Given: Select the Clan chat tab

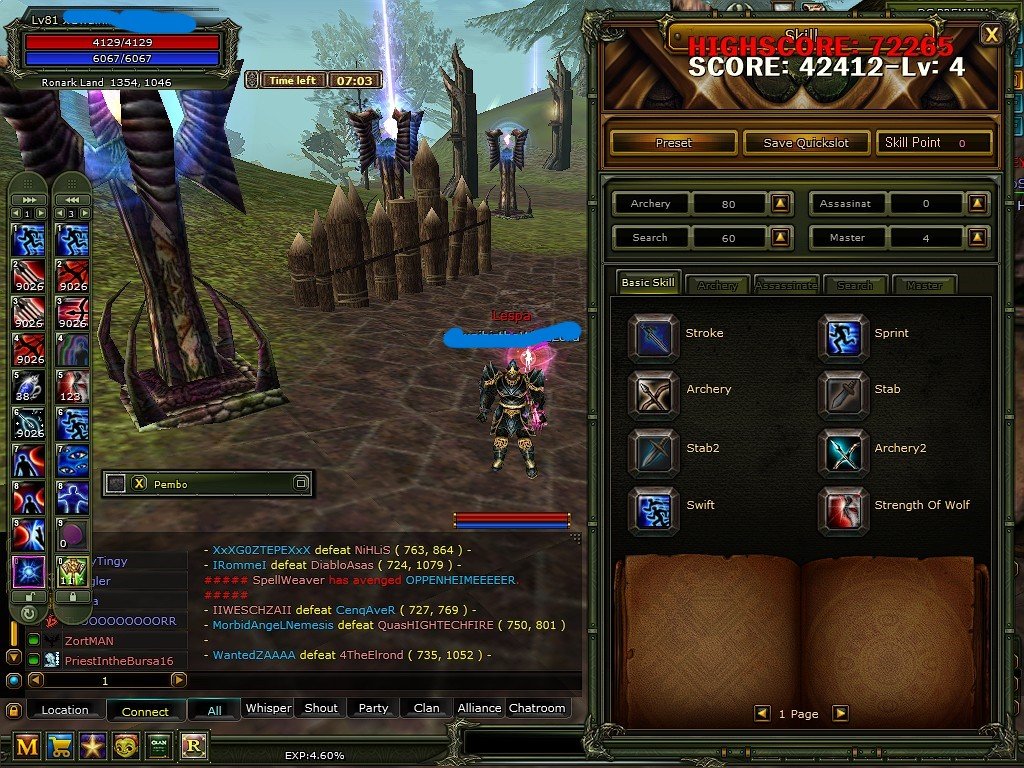Looking at the screenshot, I should 426,708.
